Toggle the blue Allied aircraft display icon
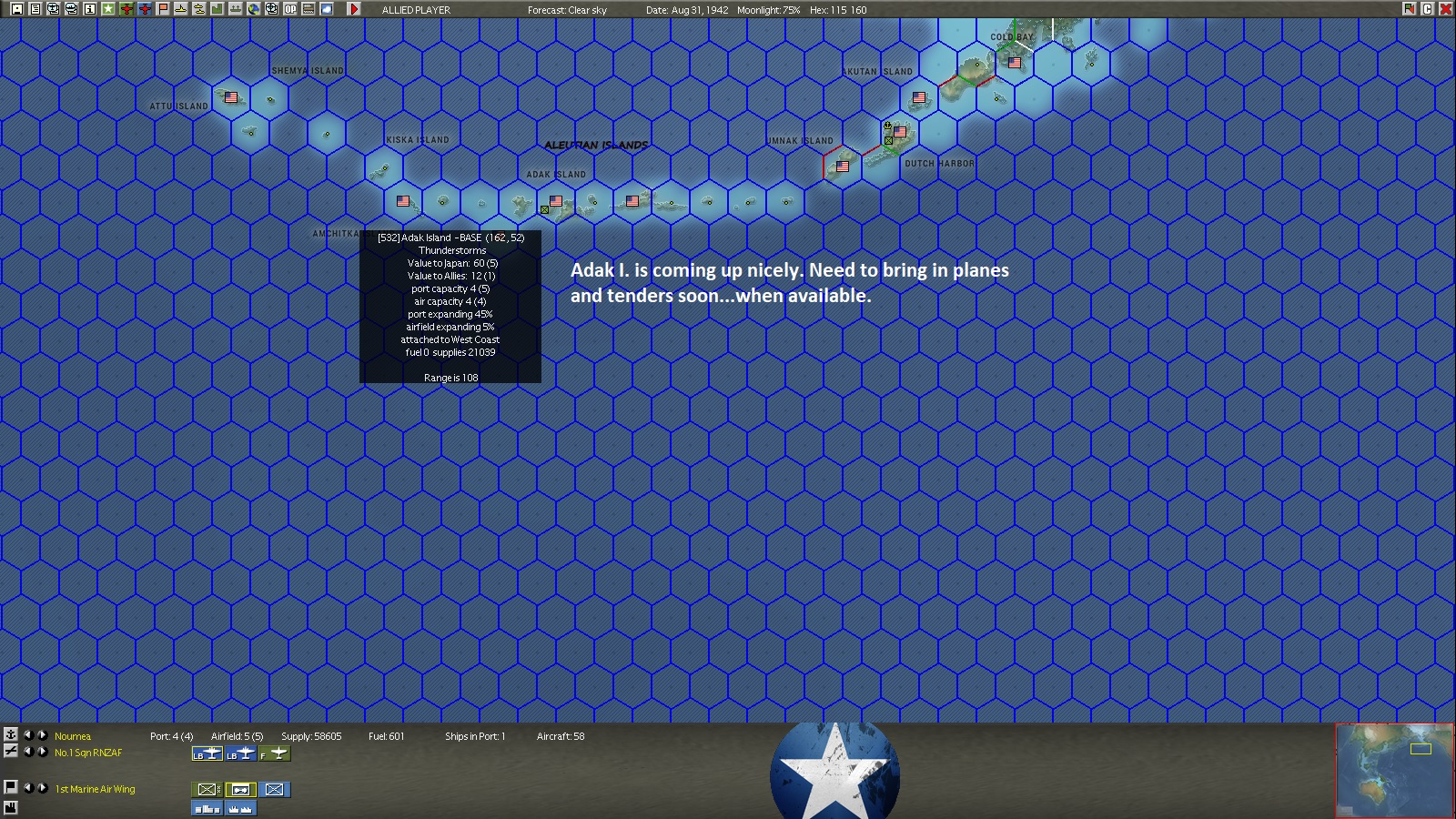 click(145, 9)
